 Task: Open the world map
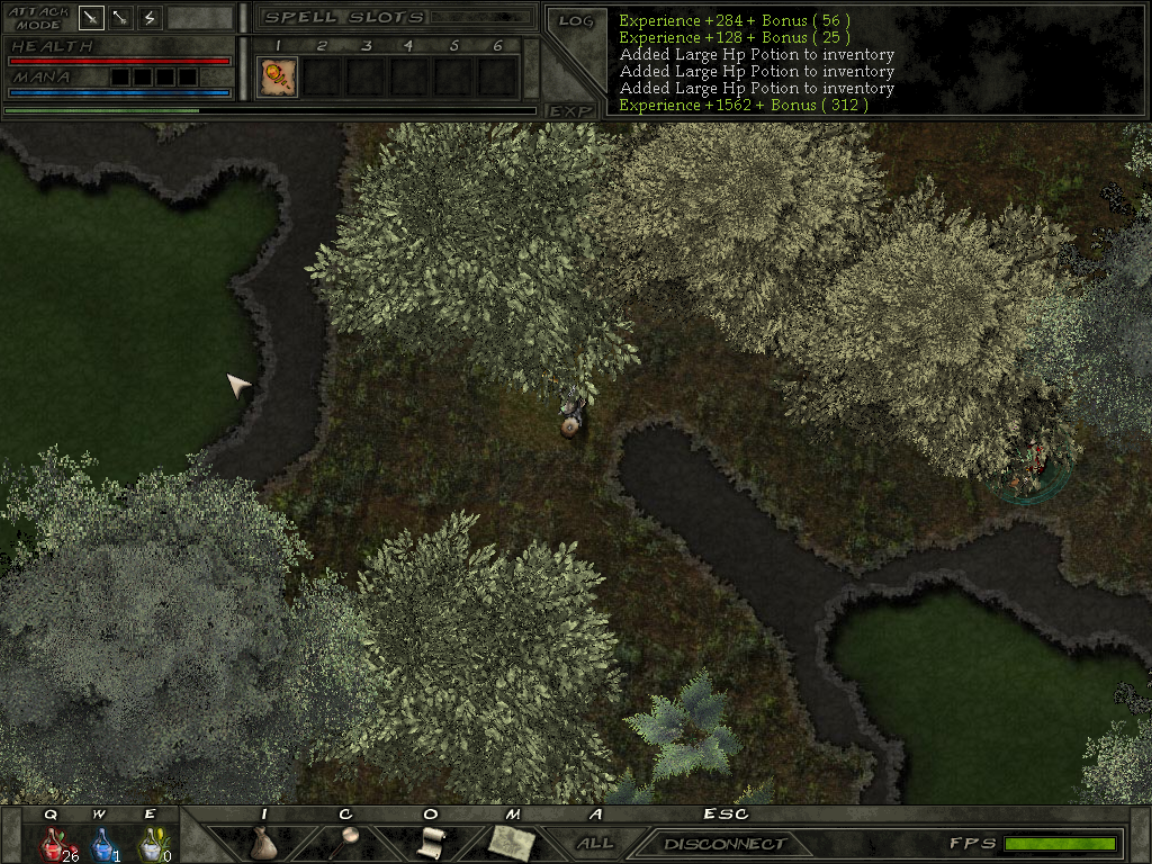coord(512,842)
